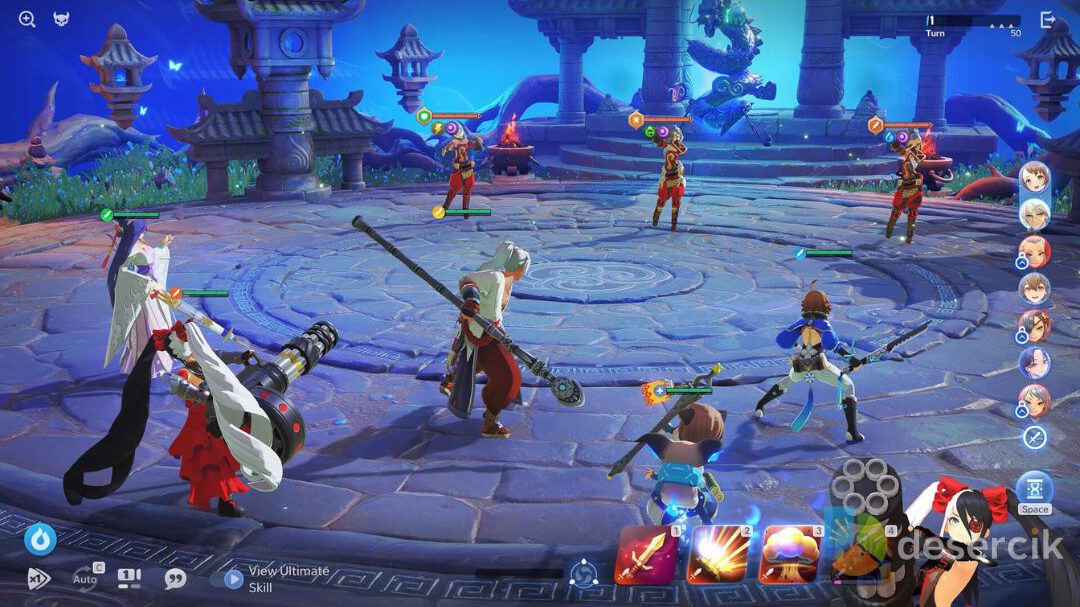Switch the camera view mode
The width and height of the screenshot is (1080, 607).
coord(129,577)
